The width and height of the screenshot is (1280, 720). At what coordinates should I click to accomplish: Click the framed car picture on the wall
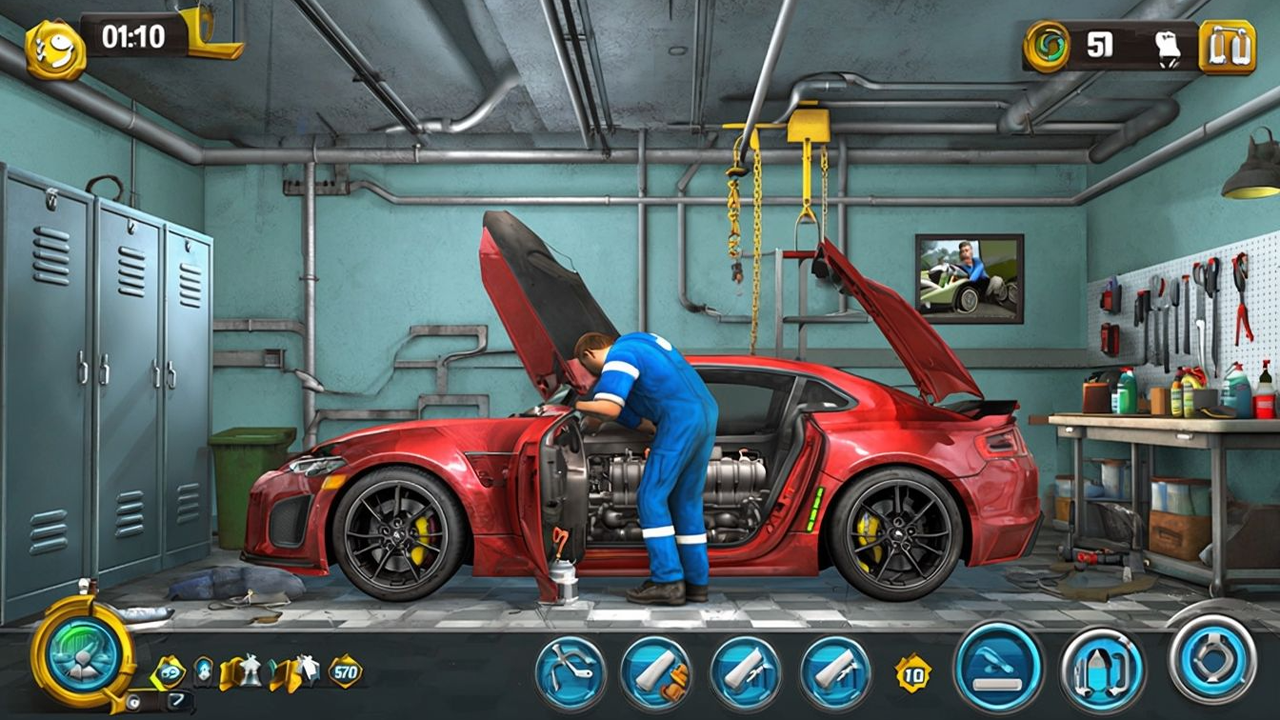pos(968,280)
